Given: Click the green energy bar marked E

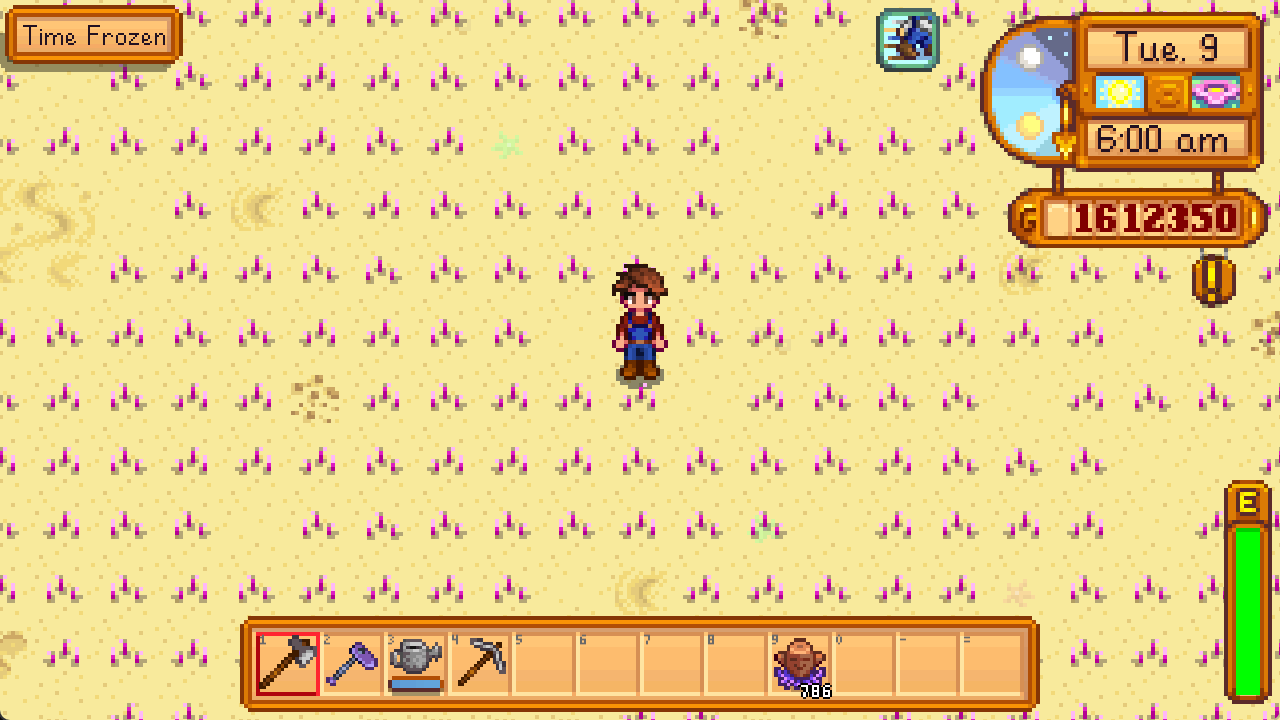Looking at the screenshot, I should (x=1247, y=590).
